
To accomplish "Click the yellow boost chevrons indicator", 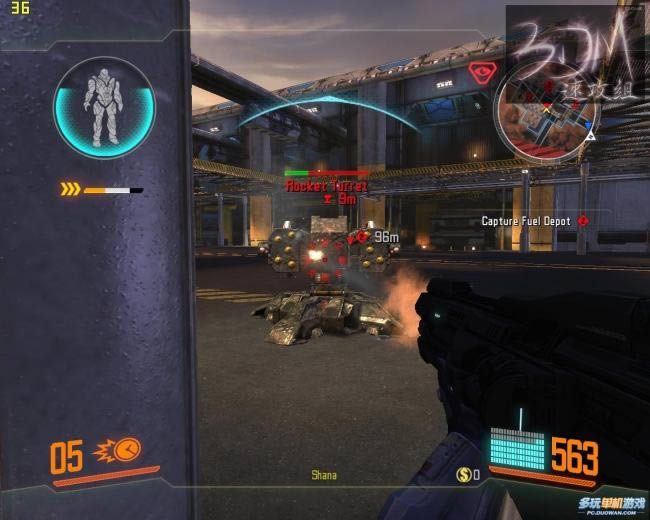I will [x=70, y=189].
